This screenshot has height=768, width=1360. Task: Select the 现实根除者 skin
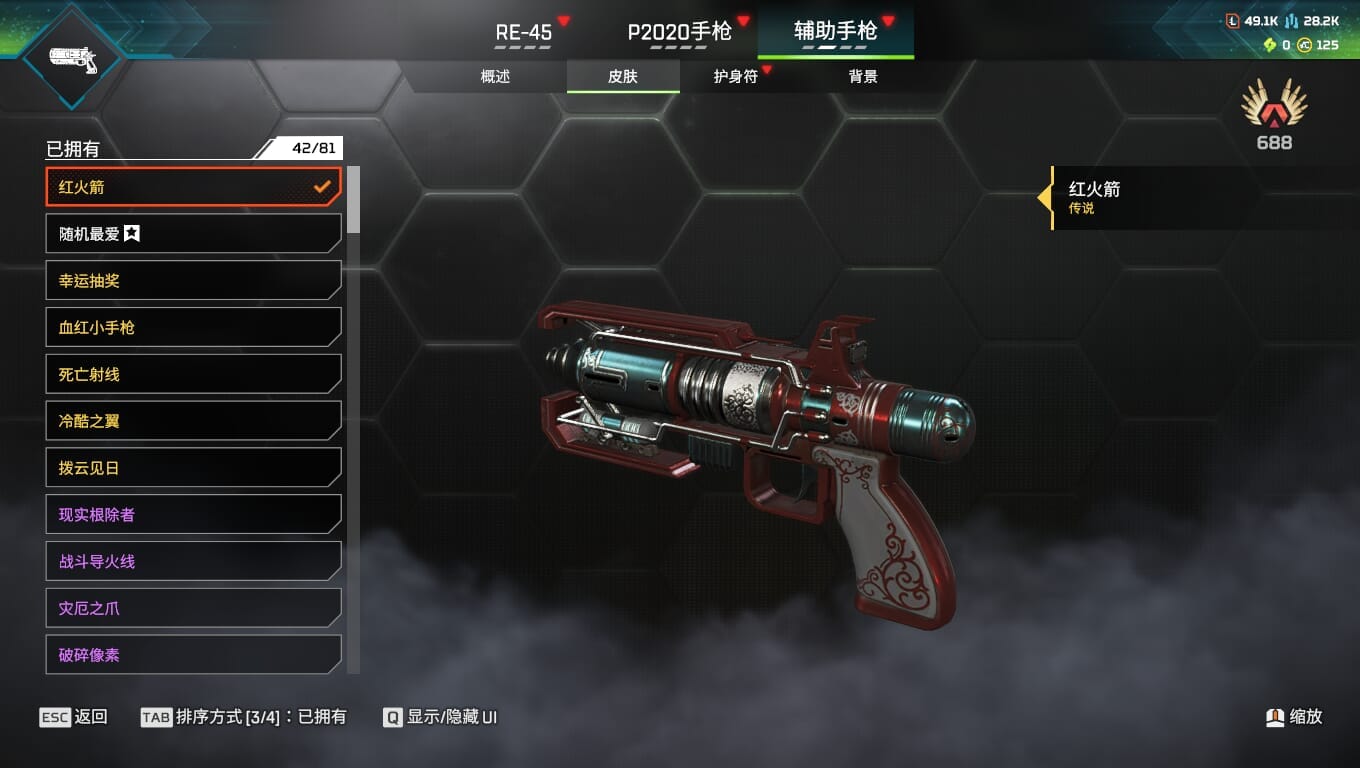tap(193, 515)
